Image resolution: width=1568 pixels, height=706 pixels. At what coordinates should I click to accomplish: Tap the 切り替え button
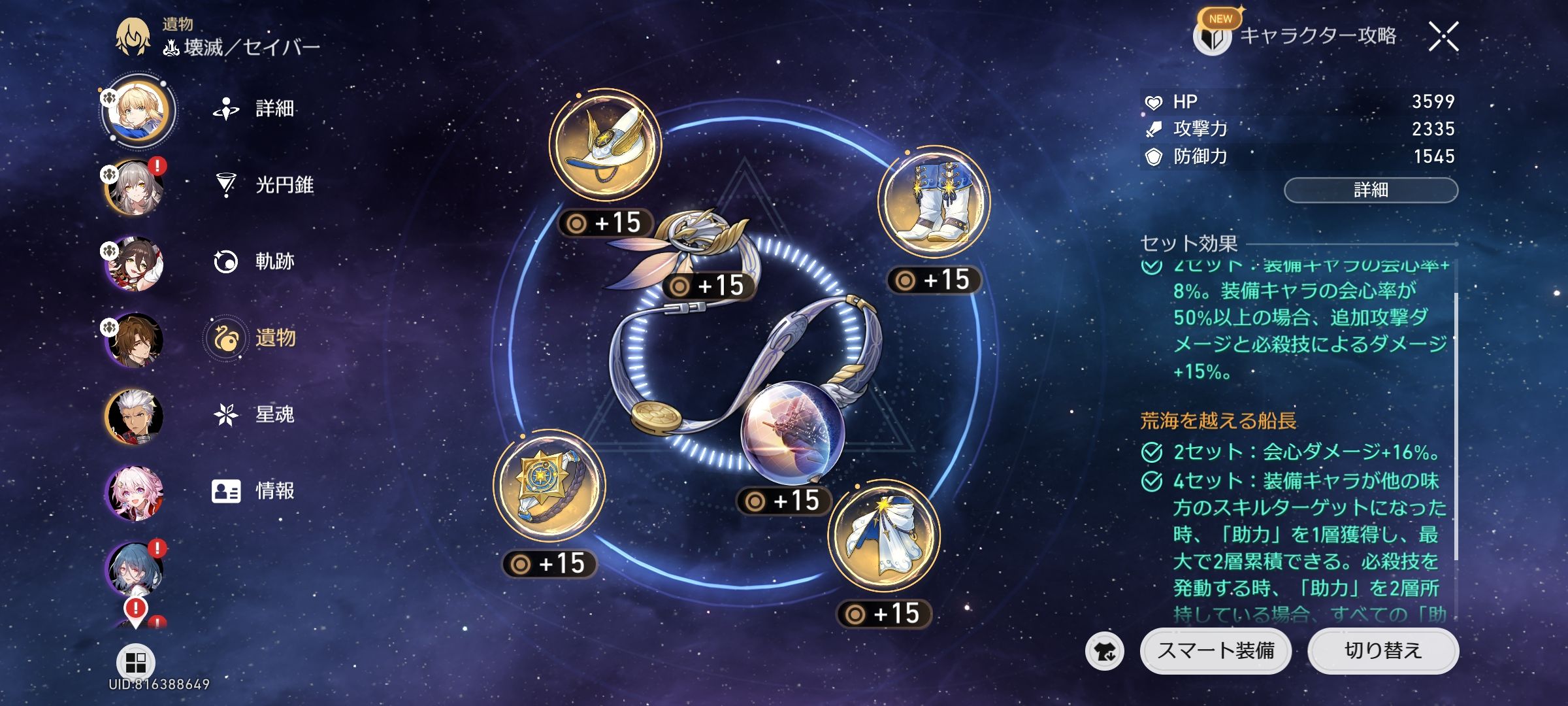point(1382,650)
